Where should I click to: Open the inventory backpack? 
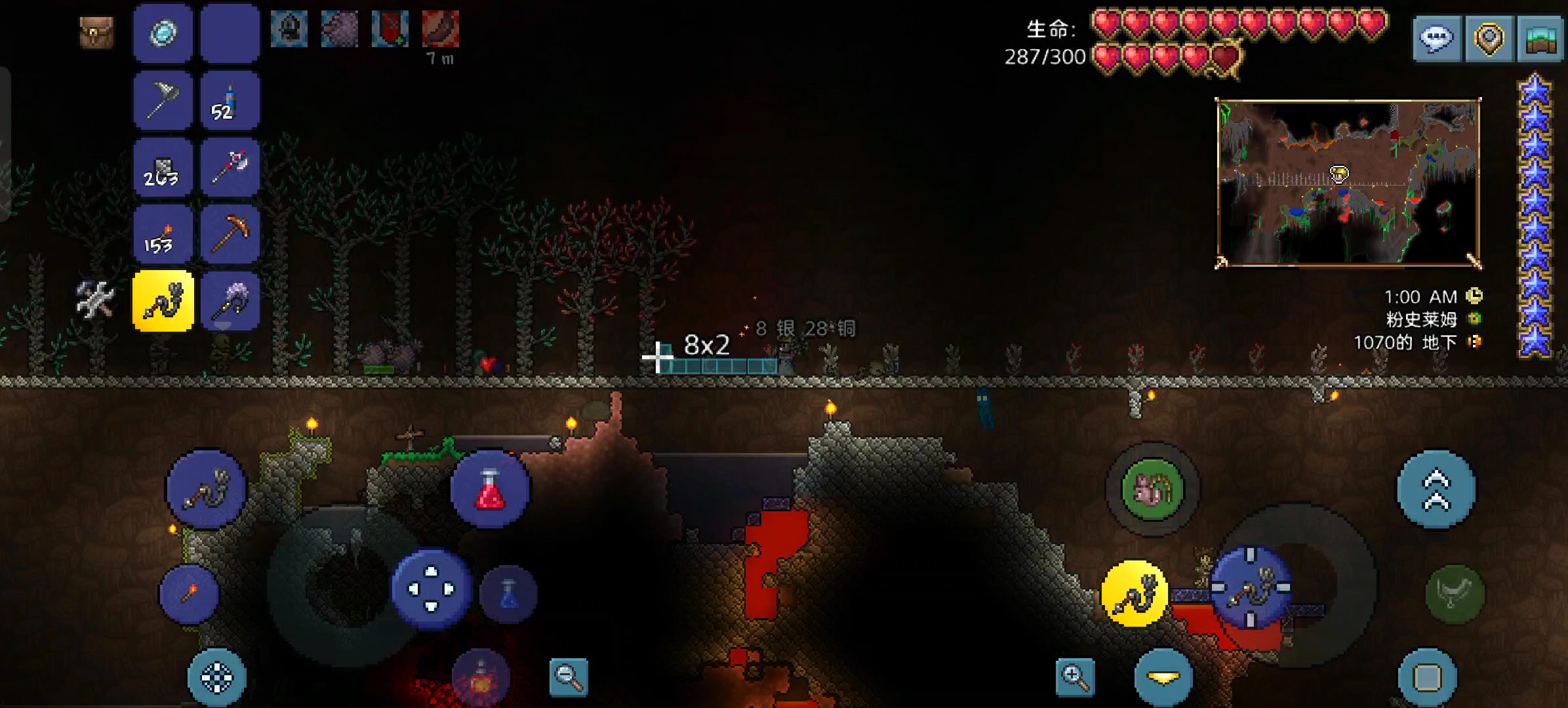click(x=96, y=33)
